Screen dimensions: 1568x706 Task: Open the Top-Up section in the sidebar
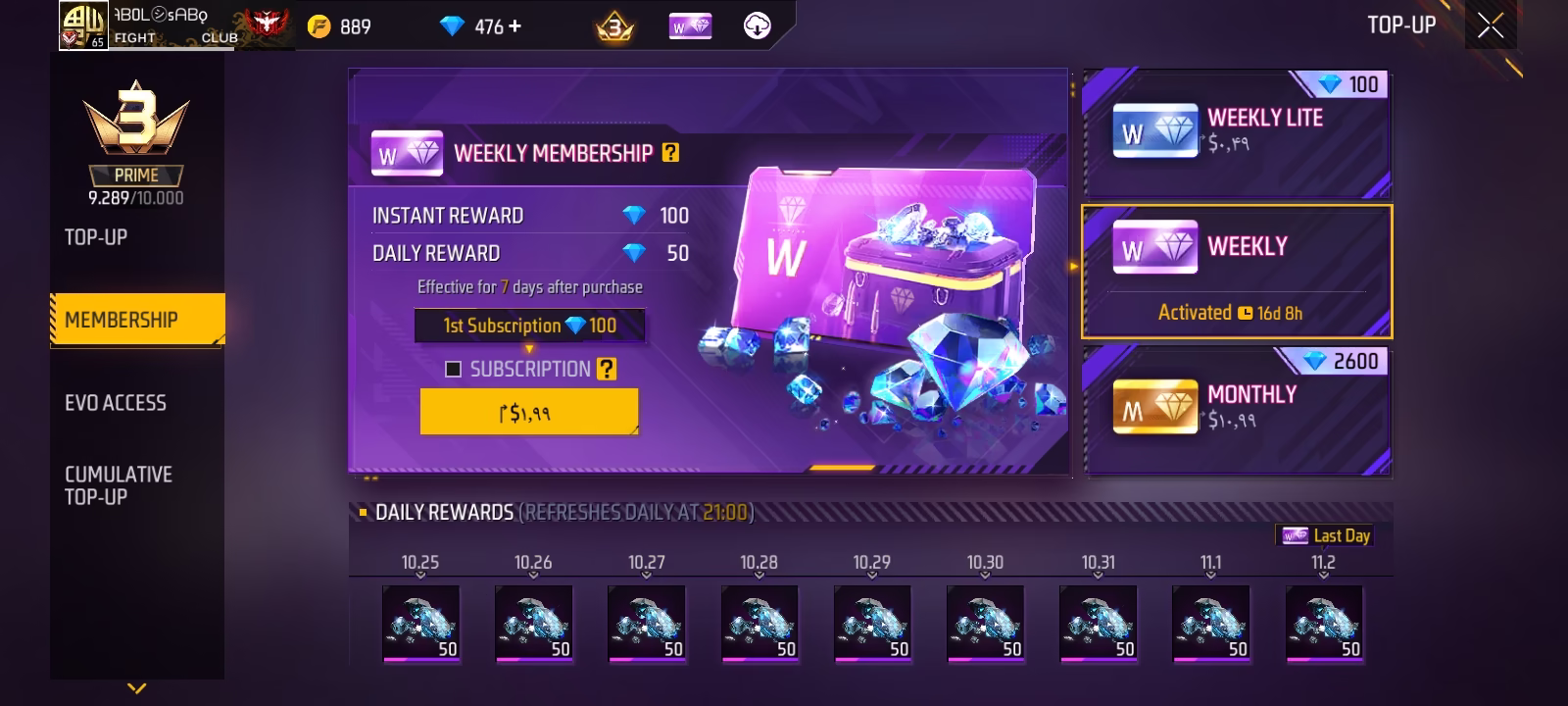[x=96, y=237]
